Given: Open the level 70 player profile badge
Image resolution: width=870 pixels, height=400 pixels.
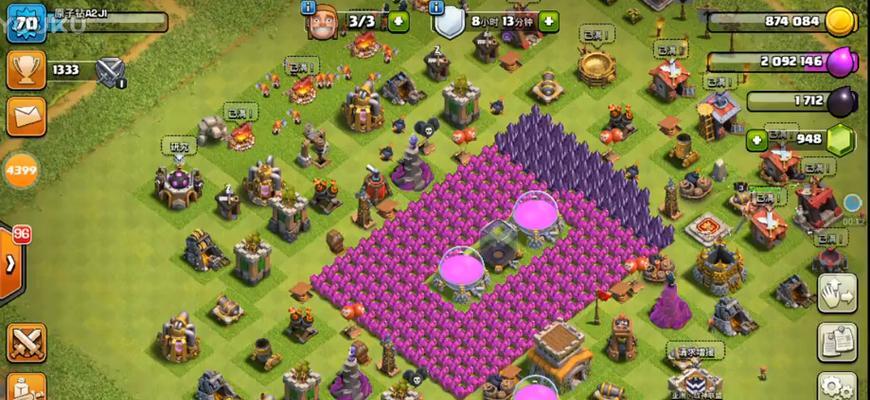Looking at the screenshot, I should [x=26, y=22].
